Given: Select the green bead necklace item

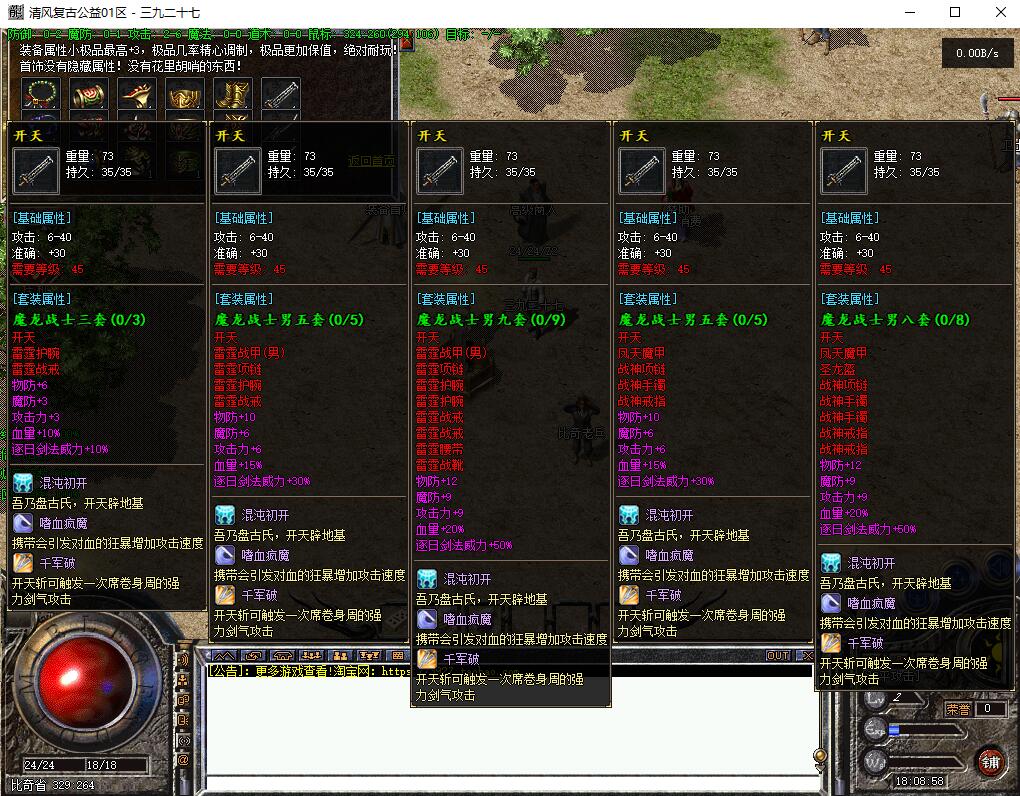Looking at the screenshot, I should [41, 95].
